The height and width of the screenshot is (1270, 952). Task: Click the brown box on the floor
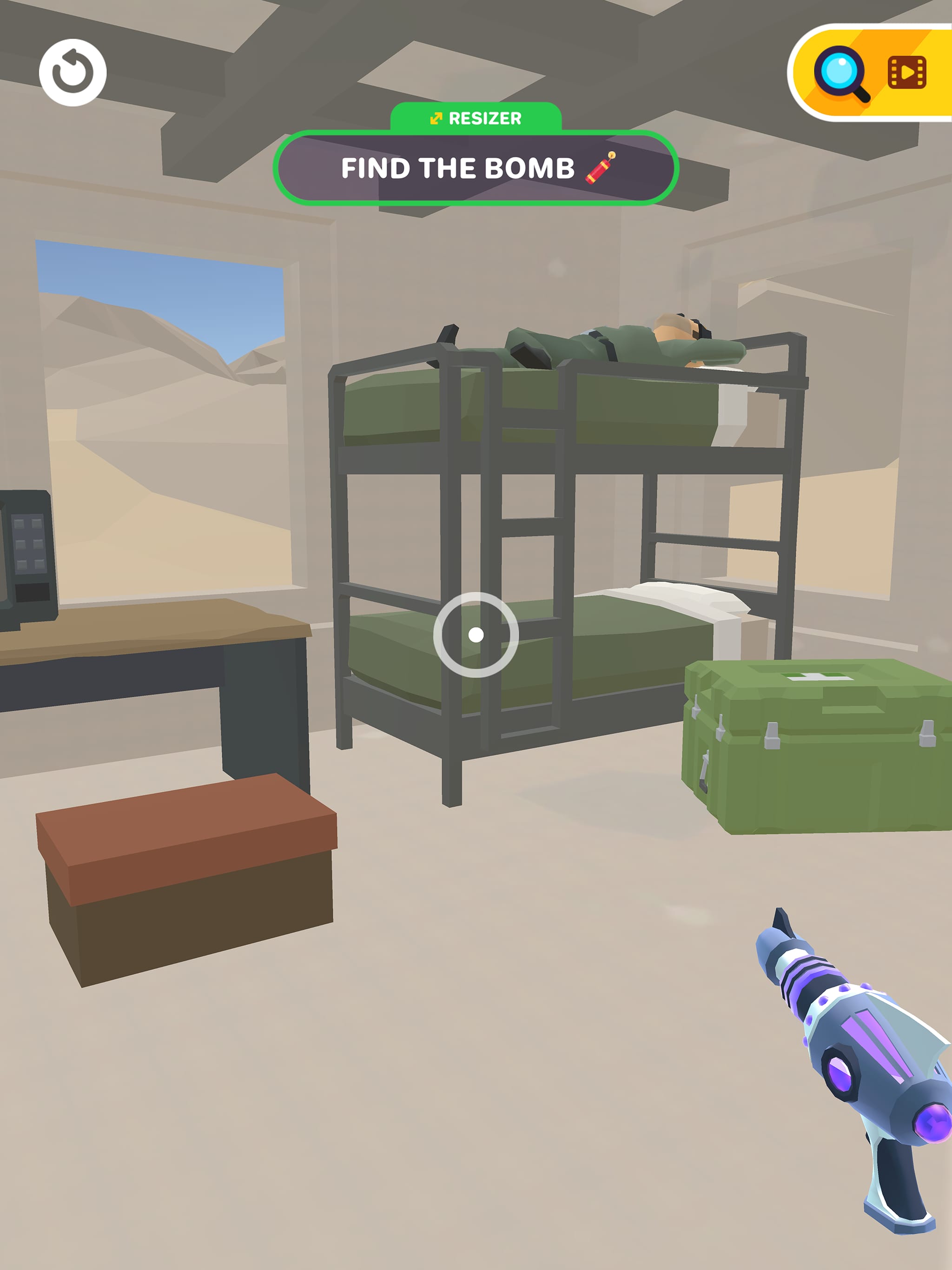190,879
